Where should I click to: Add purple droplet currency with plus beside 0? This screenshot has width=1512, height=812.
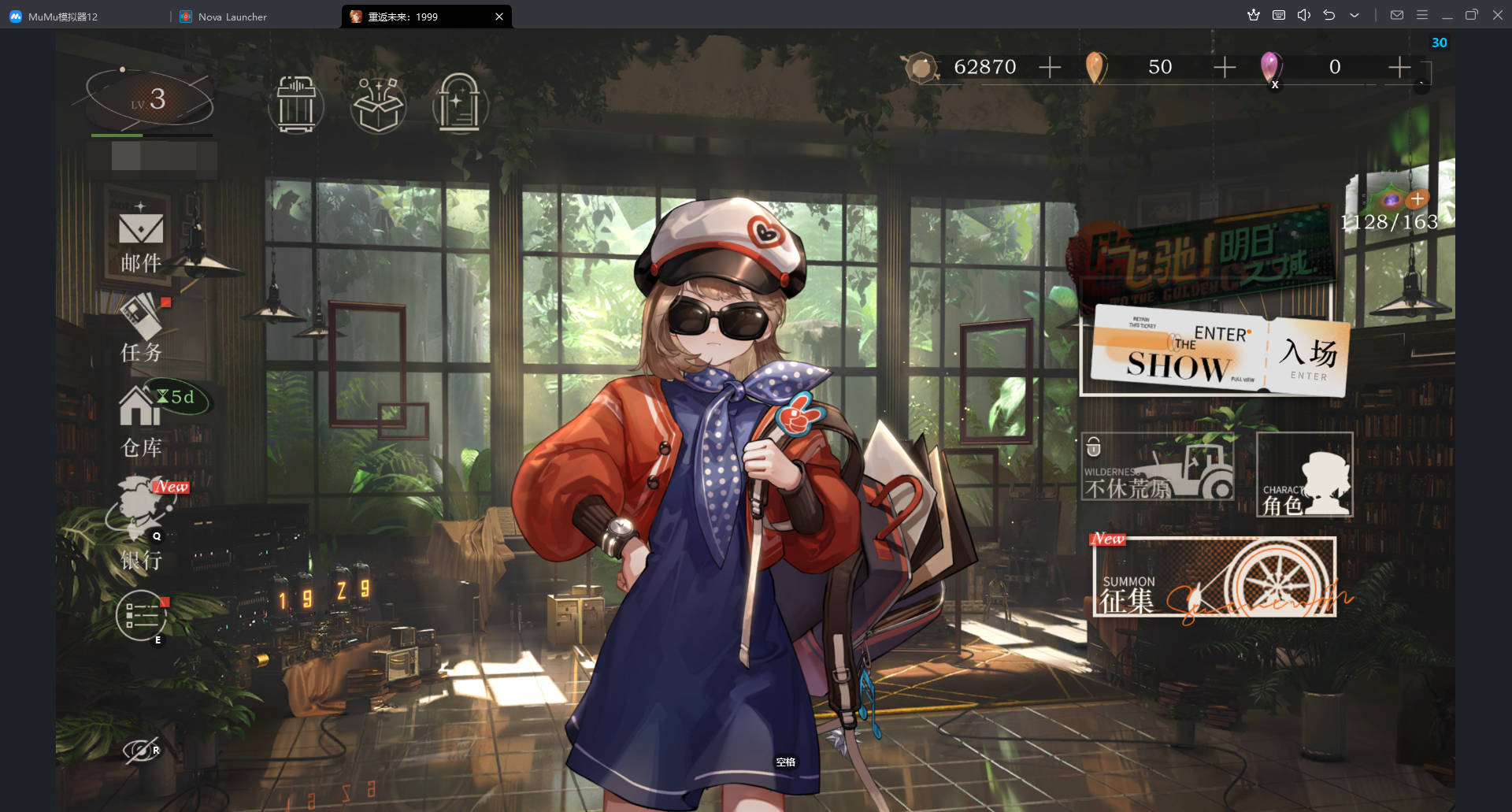pyautogui.click(x=1399, y=68)
